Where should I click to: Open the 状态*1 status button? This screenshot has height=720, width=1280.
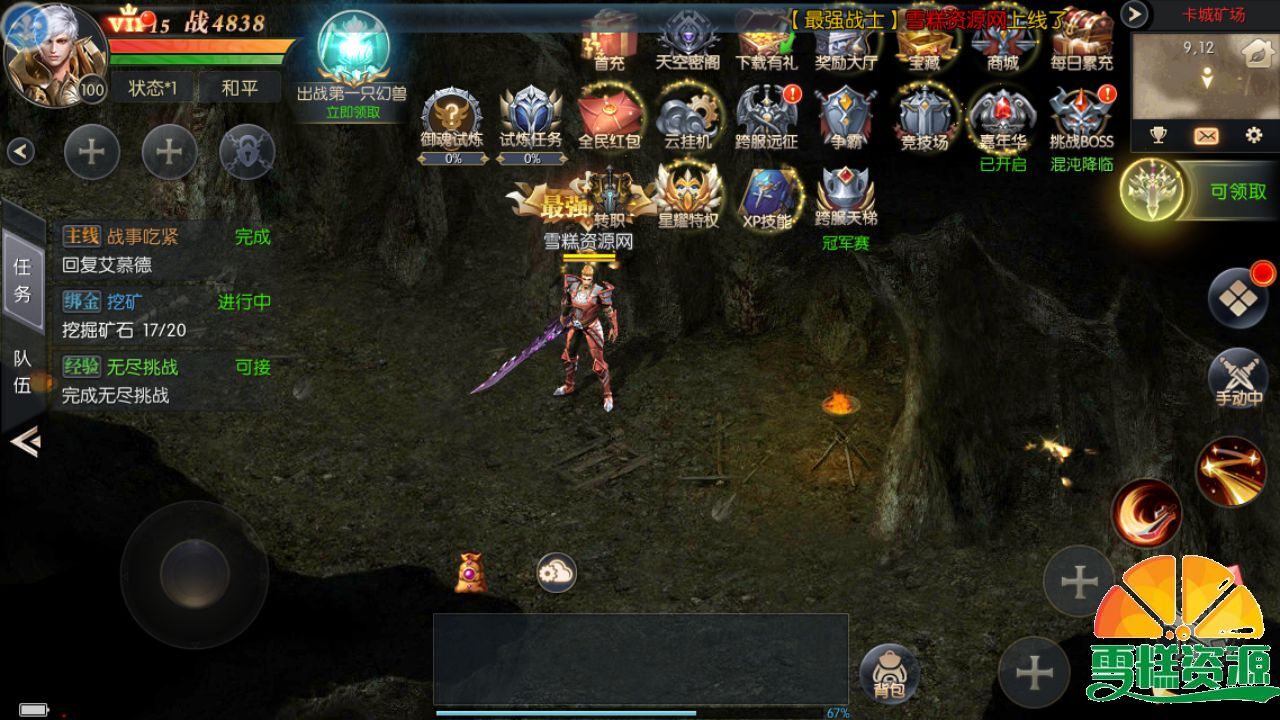point(152,88)
